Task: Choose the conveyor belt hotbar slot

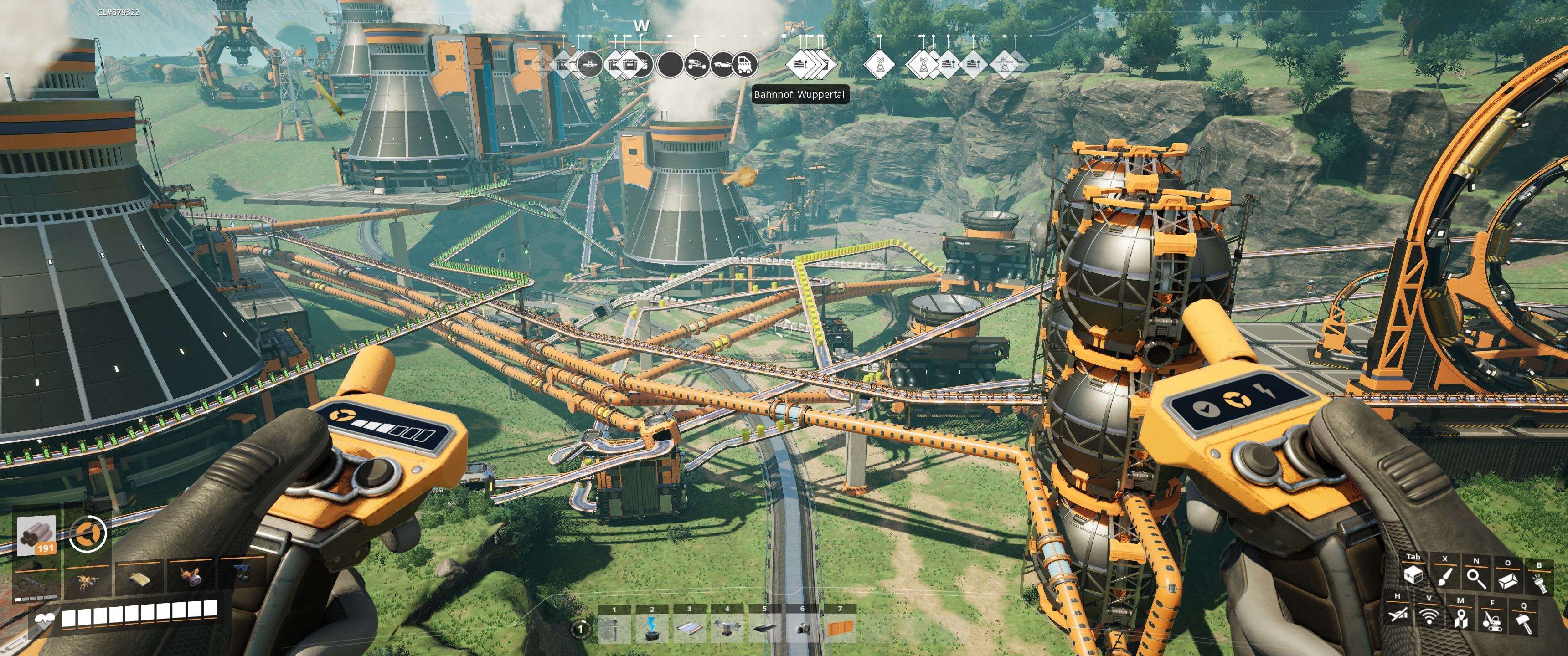Action: point(690,628)
